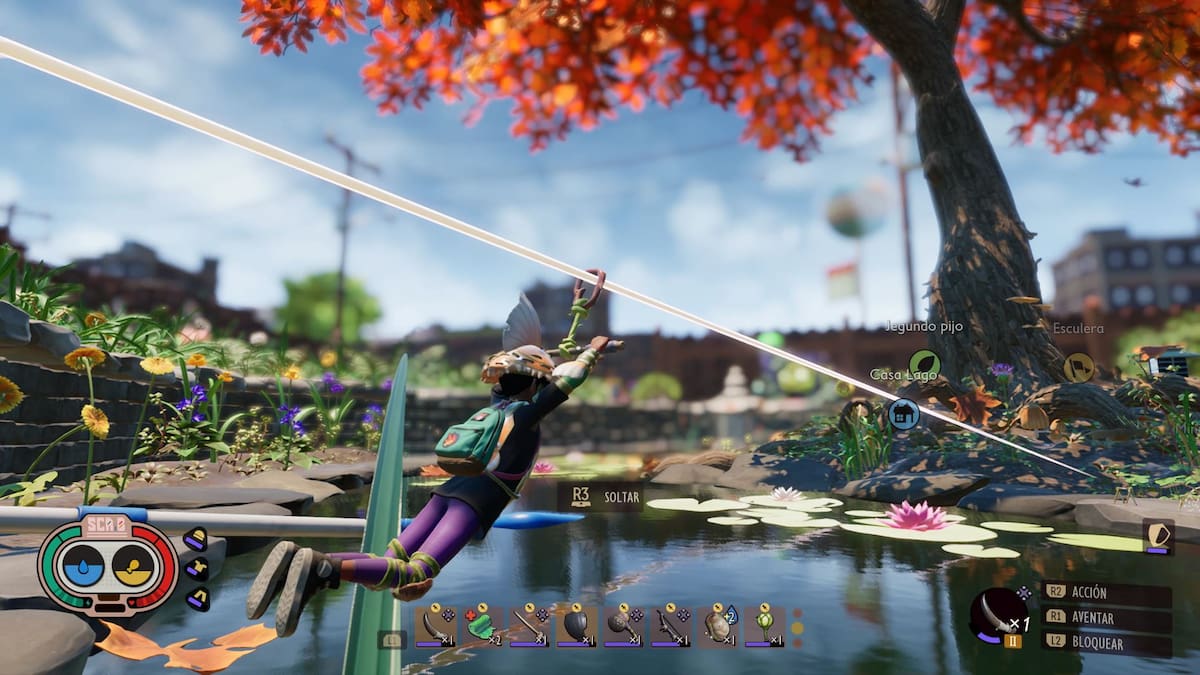Choose the bow in the hotbar
The height and width of the screenshot is (675, 1200).
click(x=670, y=625)
